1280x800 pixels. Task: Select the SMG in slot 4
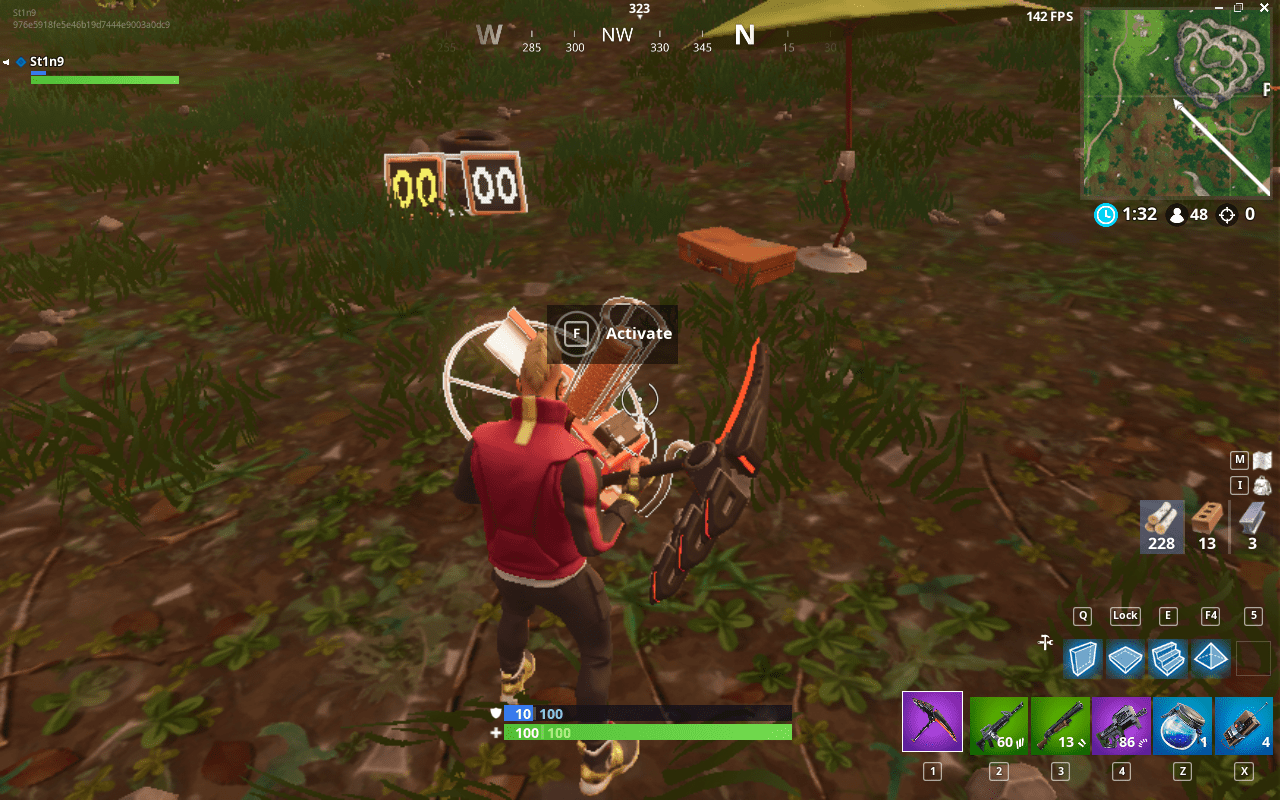(1122, 721)
